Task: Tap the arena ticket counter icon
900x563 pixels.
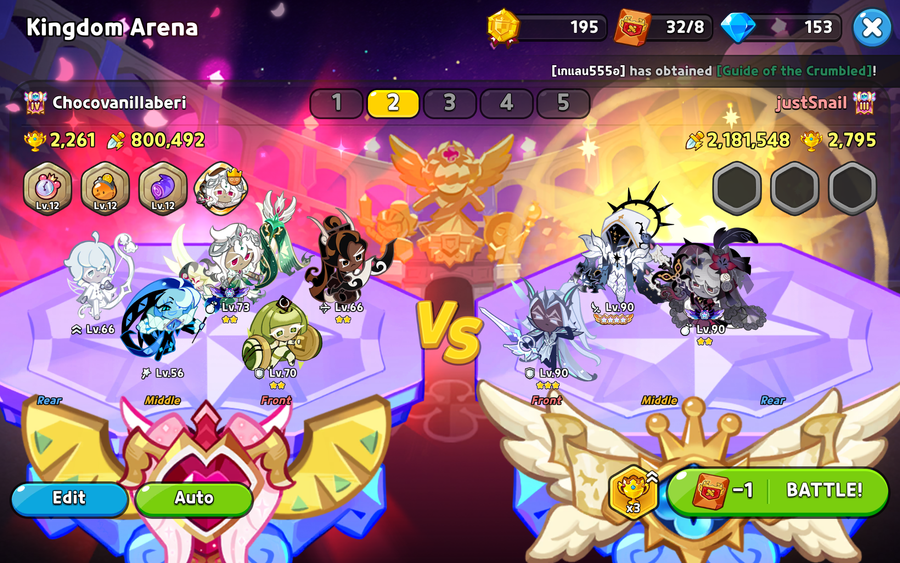Action: (x=632, y=27)
